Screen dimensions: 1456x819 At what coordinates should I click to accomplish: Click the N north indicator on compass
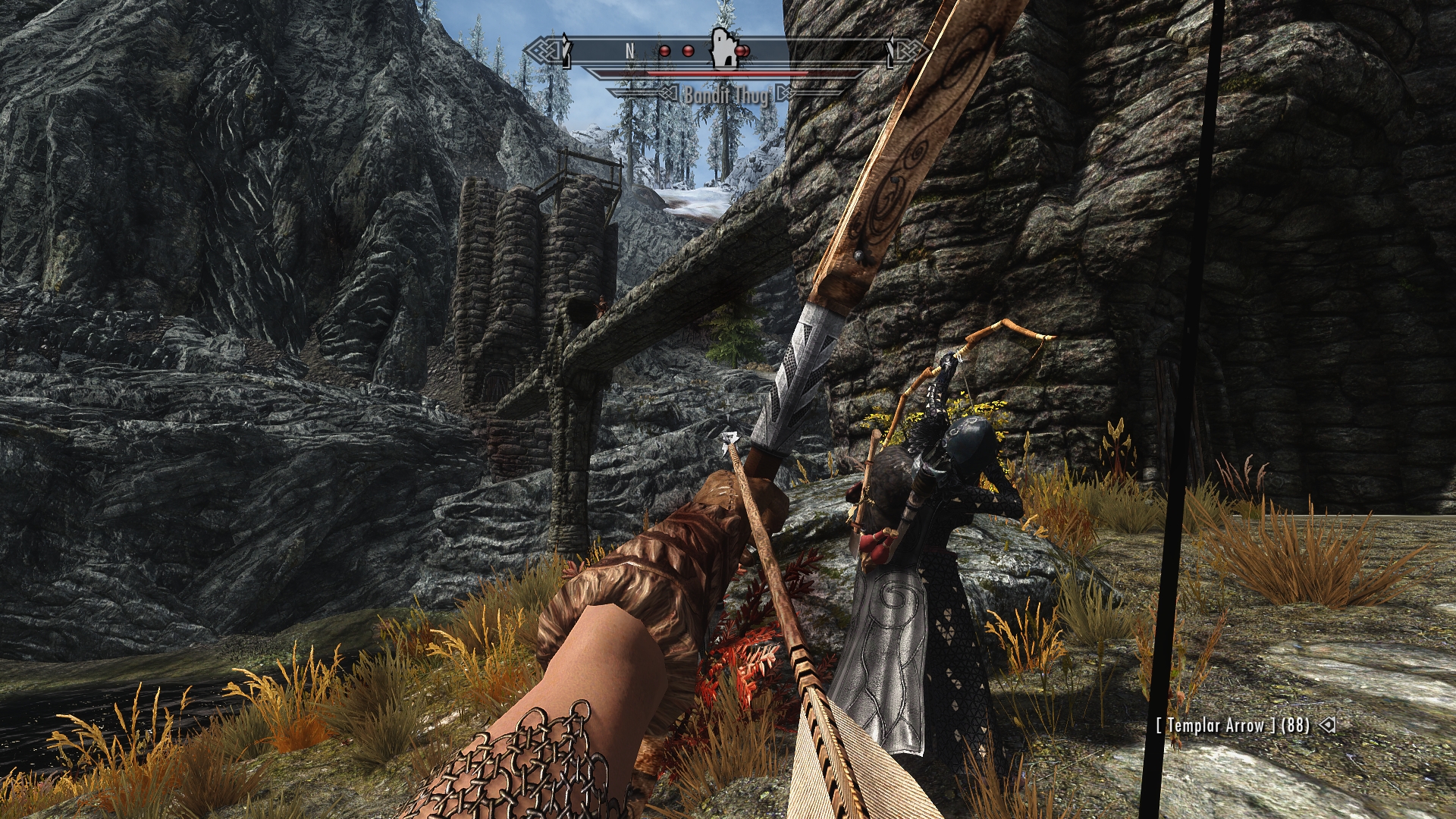pyautogui.click(x=629, y=51)
